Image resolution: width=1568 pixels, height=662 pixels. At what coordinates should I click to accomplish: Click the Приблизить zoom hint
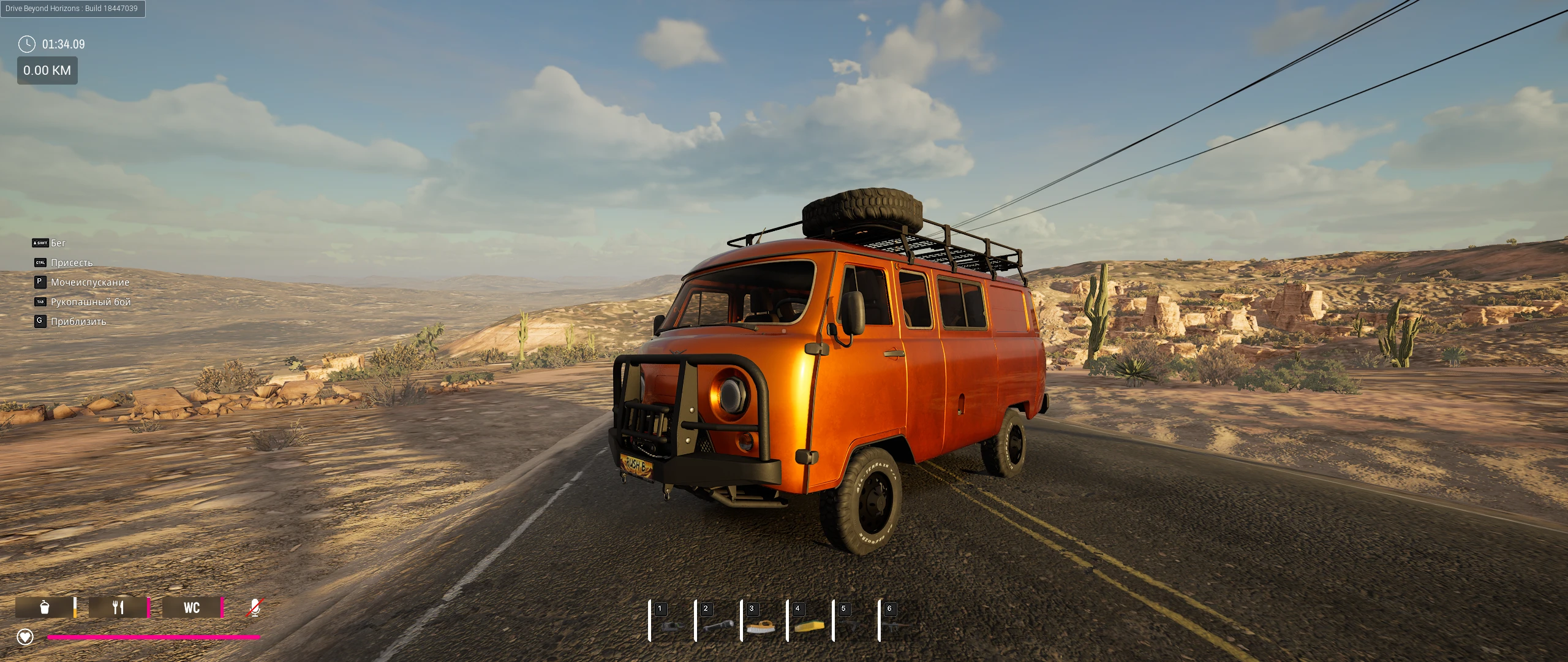click(78, 321)
